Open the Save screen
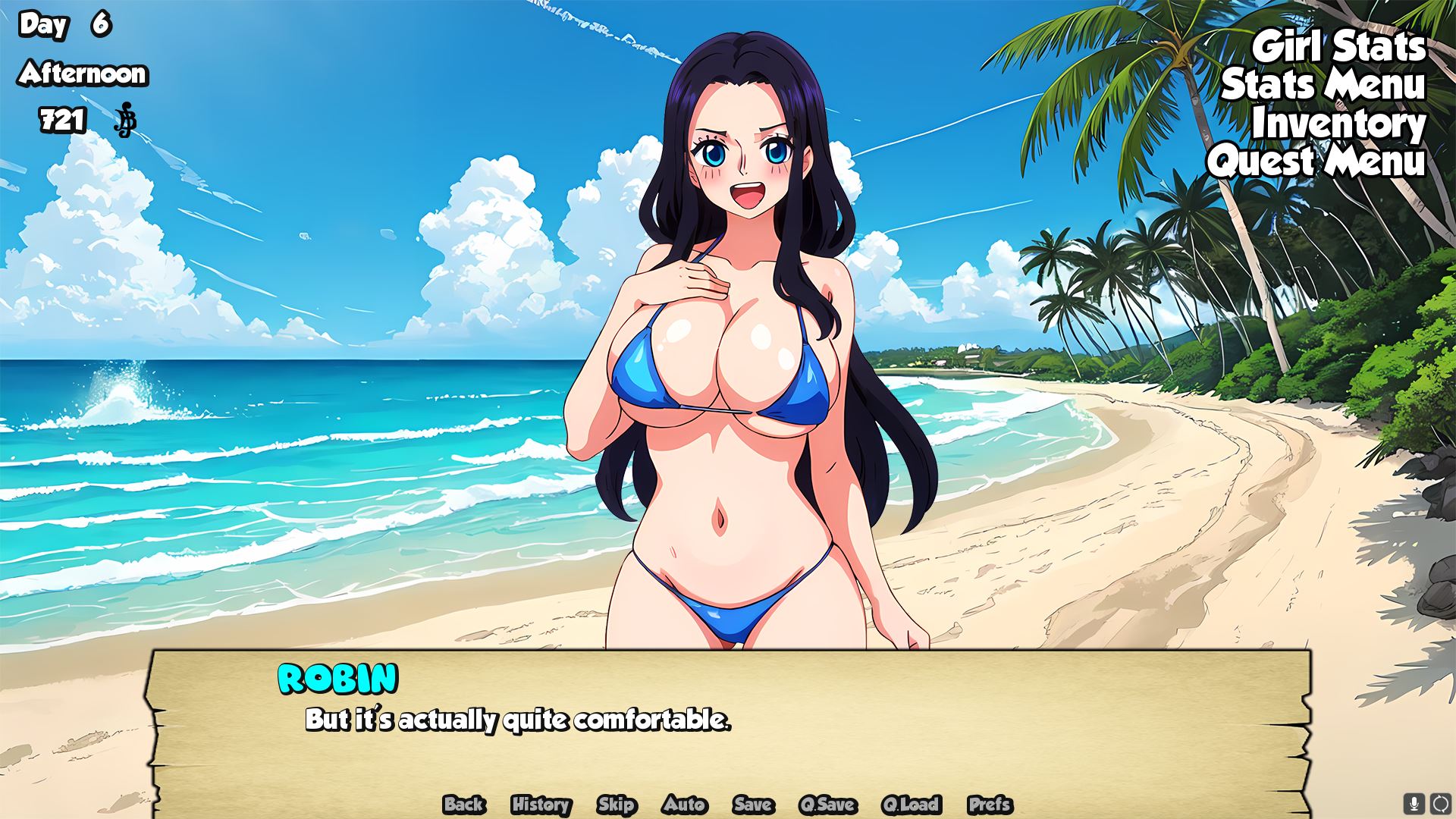This screenshot has height=819, width=1456. [753, 805]
